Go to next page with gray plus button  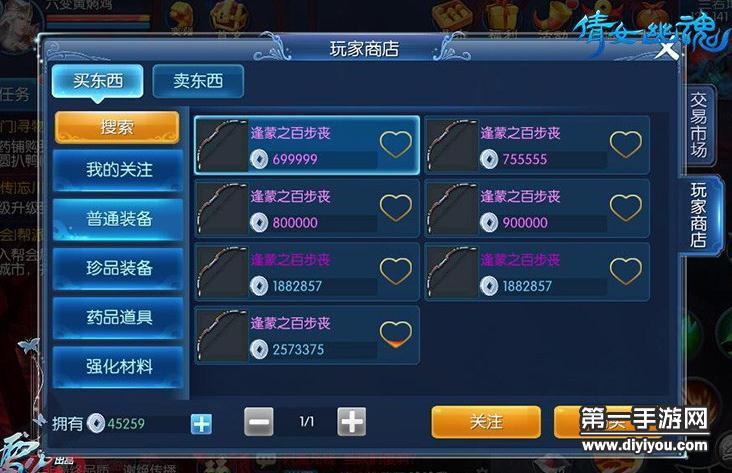pyautogui.click(x=351, y=422)
